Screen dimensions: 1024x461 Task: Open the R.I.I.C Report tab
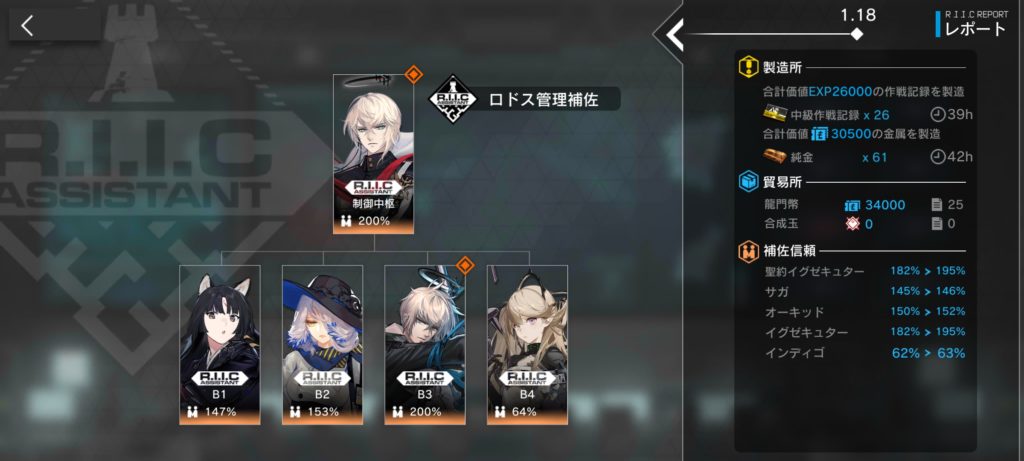[x=973, y=24]
